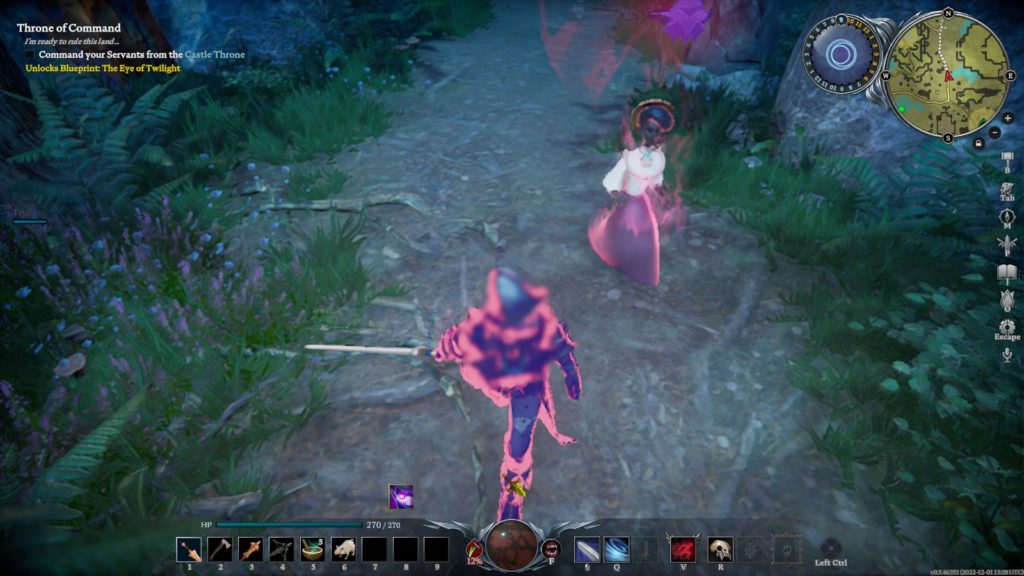1024x576 pixels.
Task: Use the green potion bowl in slot 5
Action: click(312, 549)
